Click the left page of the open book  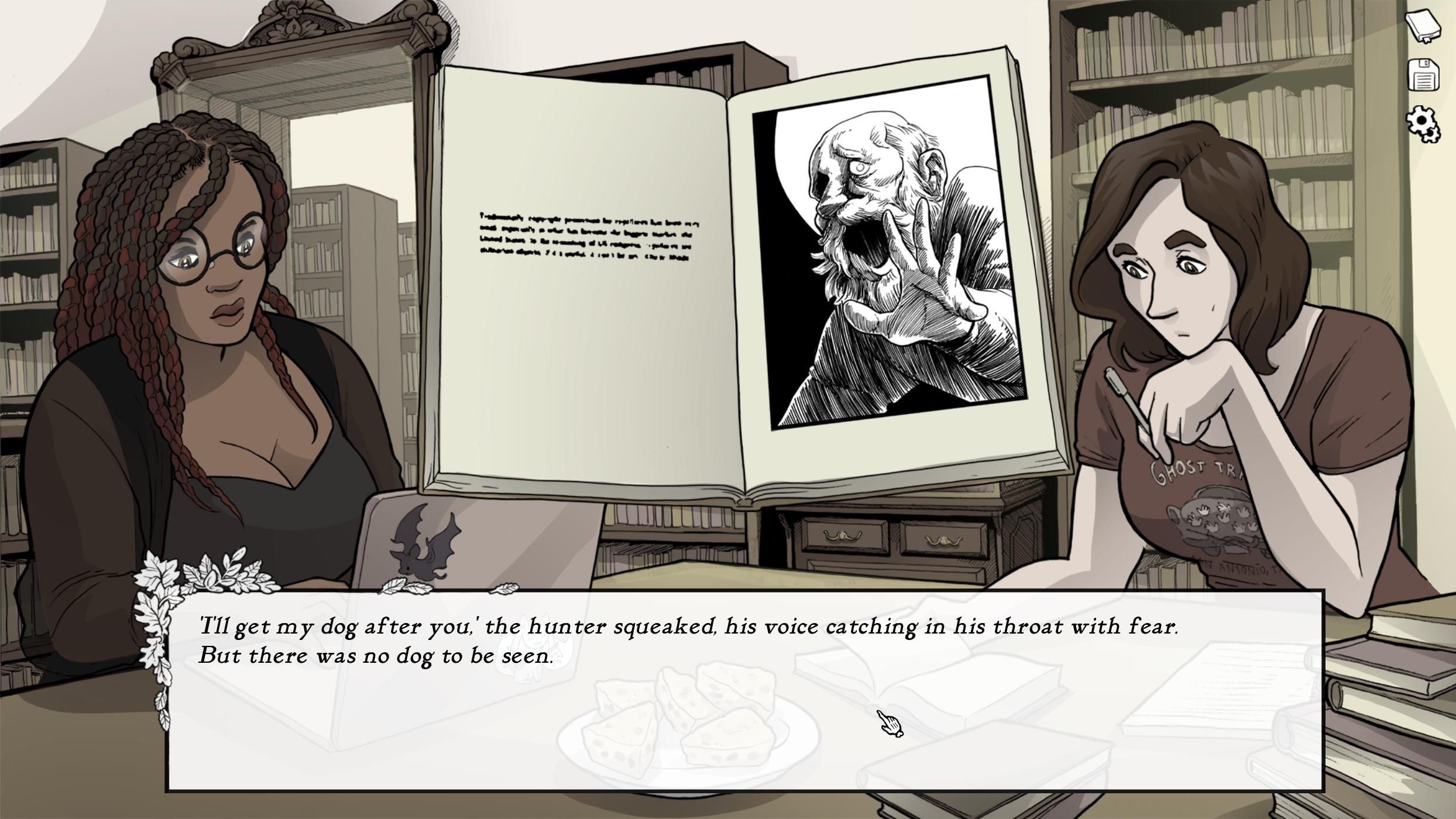[579, 263]
